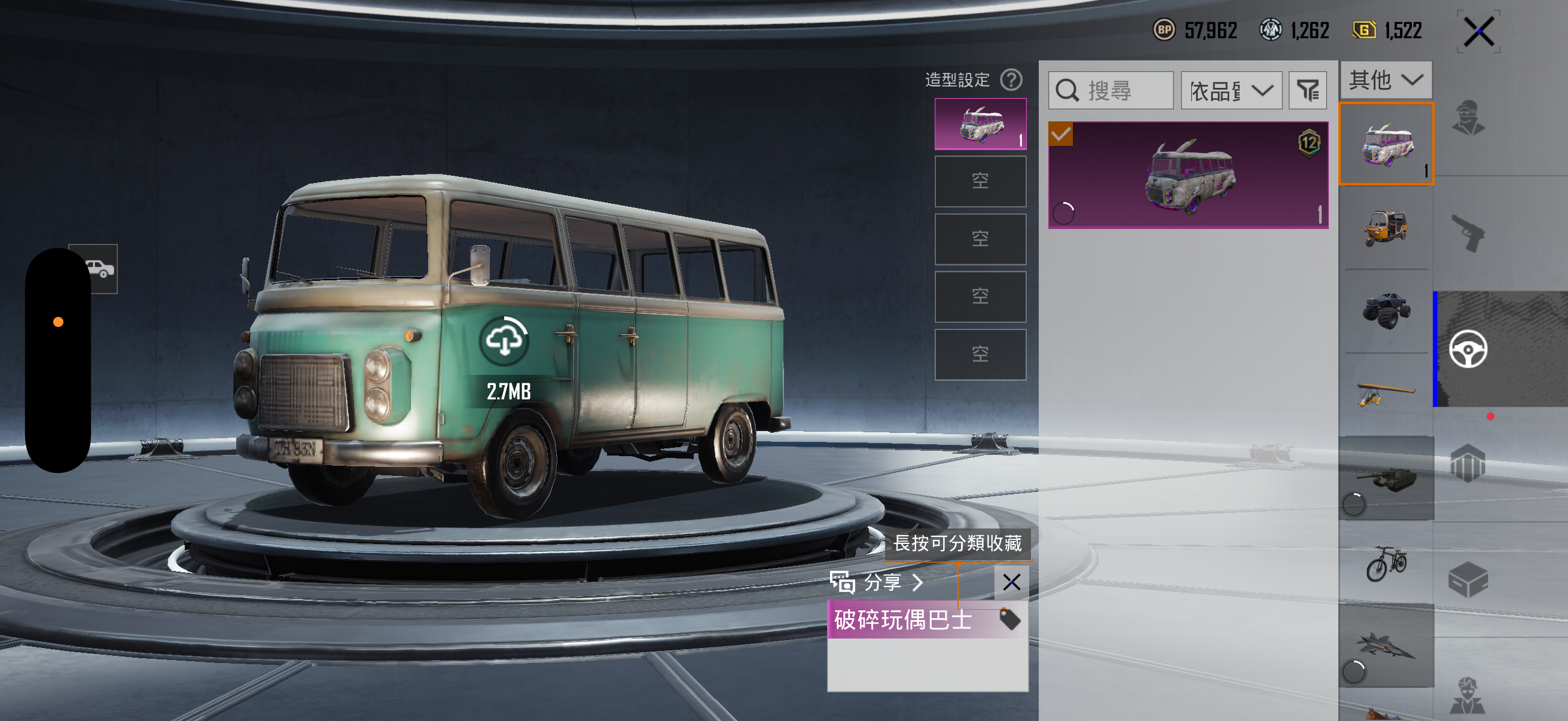Open the sort order dropdown

[1231, 91]
